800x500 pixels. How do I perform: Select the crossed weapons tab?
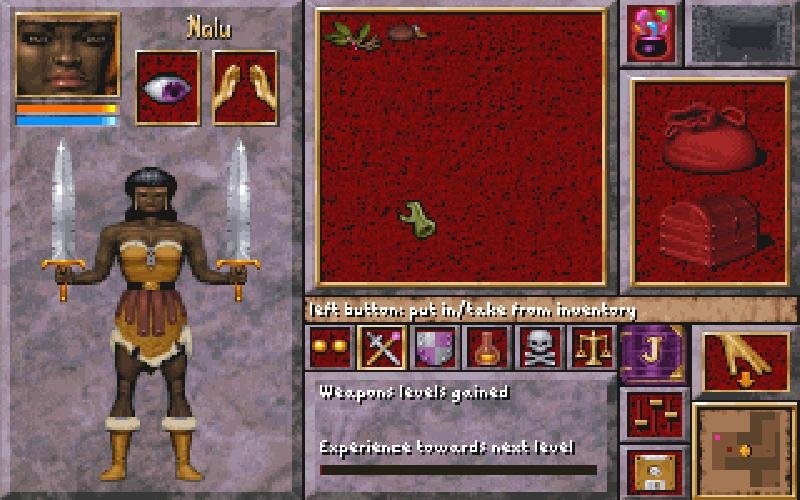[x=381, y=348]
